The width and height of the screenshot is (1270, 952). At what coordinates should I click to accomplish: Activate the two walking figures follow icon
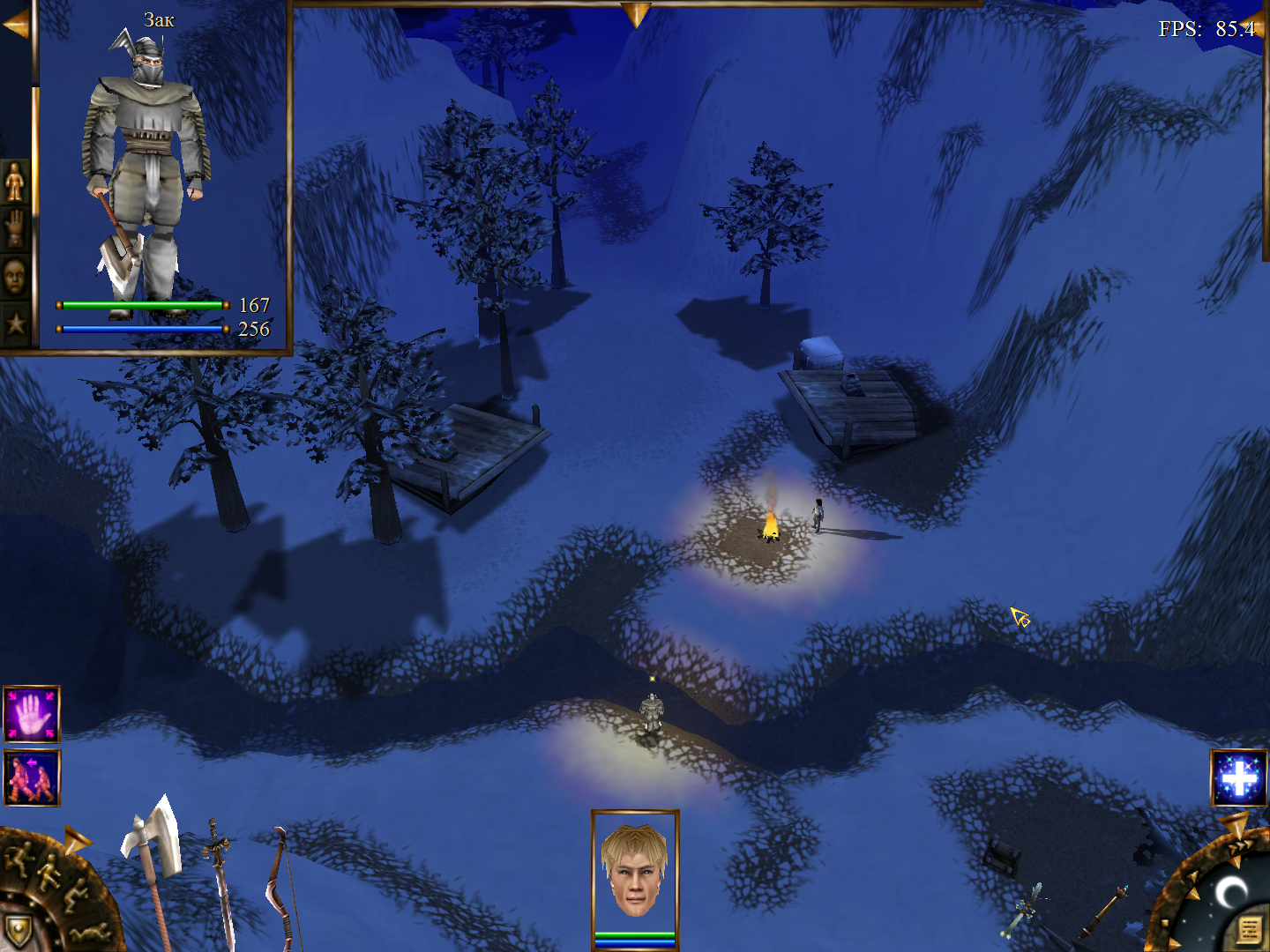tap(32, 777)
